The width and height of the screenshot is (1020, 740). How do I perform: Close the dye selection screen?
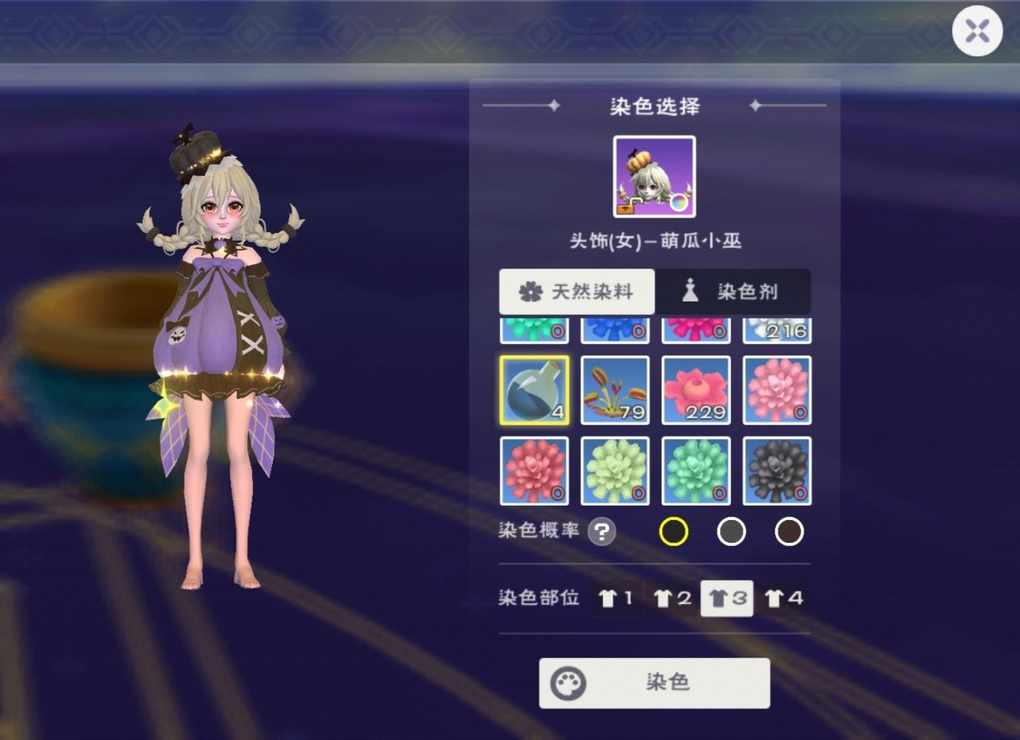click(x=977, y=31)
